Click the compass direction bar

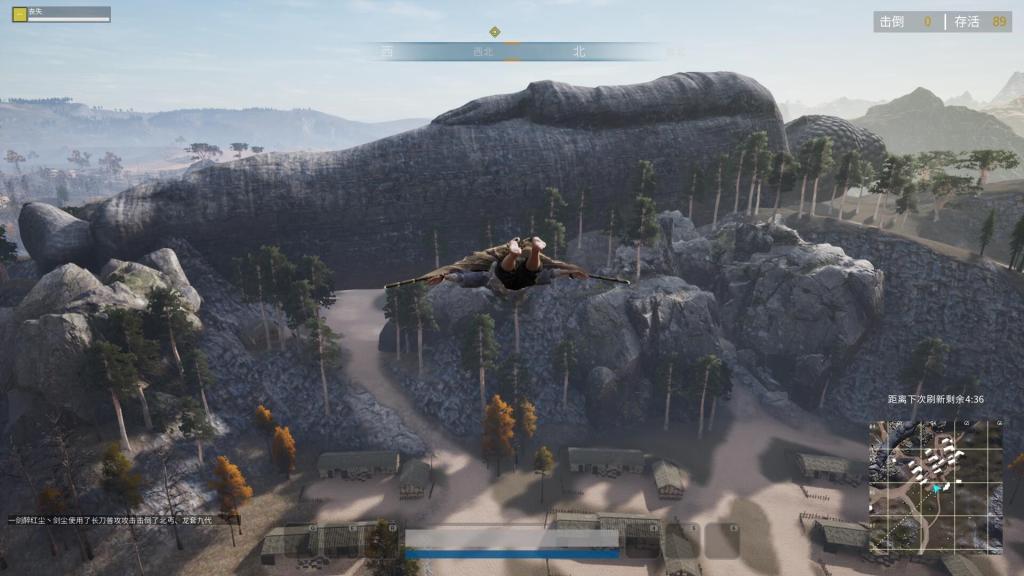(x=512, y=51)
